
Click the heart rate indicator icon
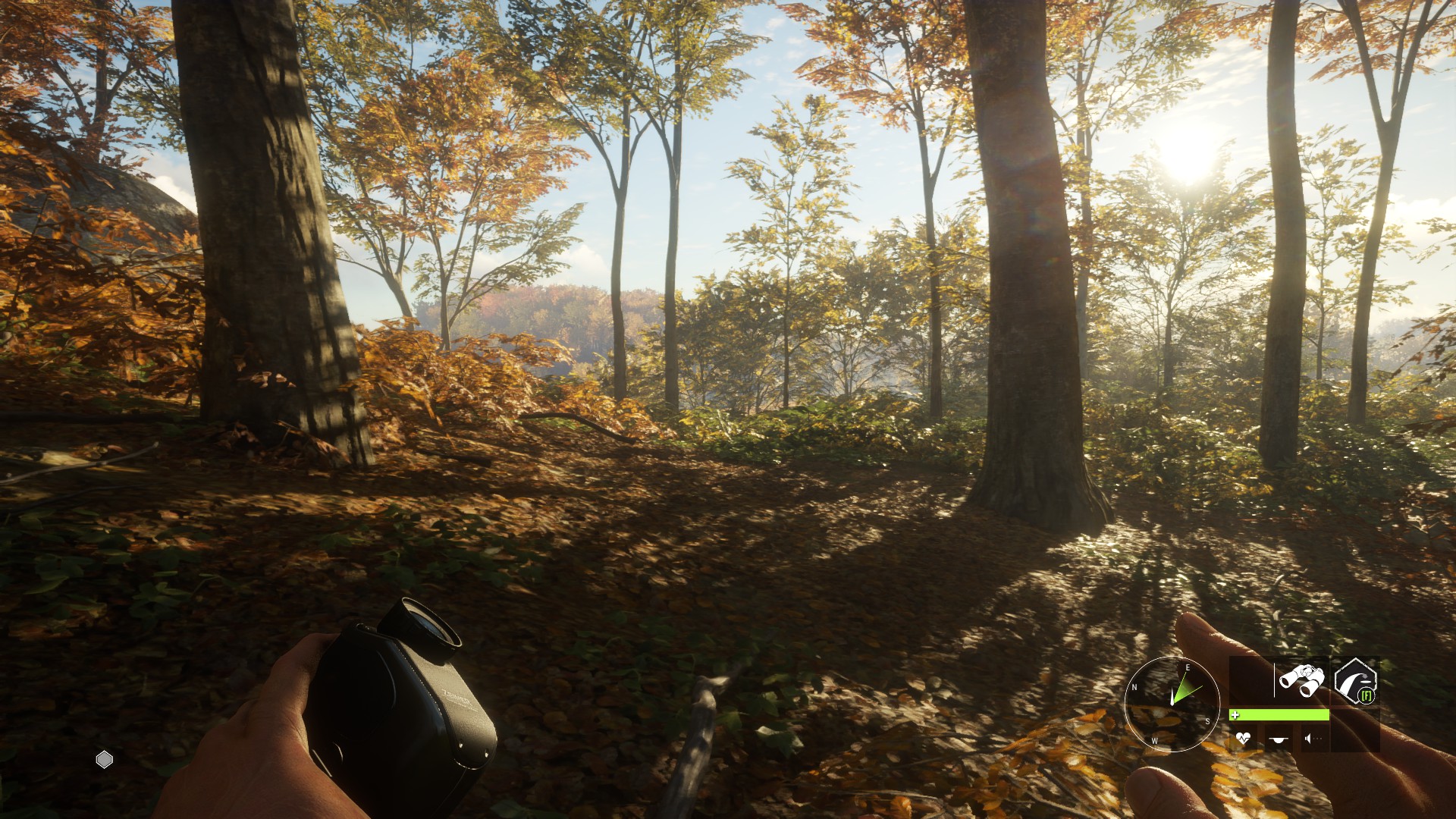pos(1243,738)
